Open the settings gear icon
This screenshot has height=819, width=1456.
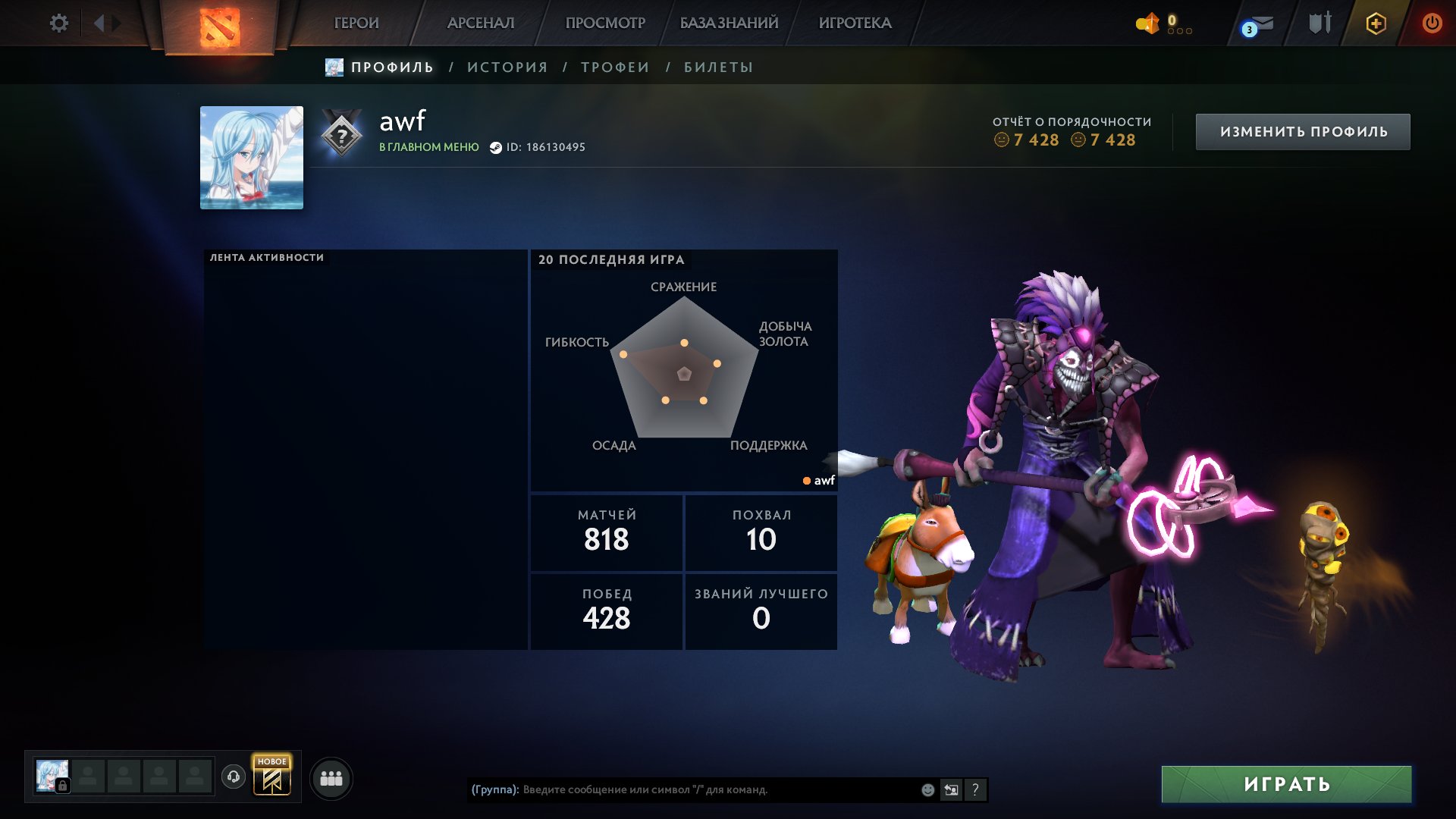[59, 23]
